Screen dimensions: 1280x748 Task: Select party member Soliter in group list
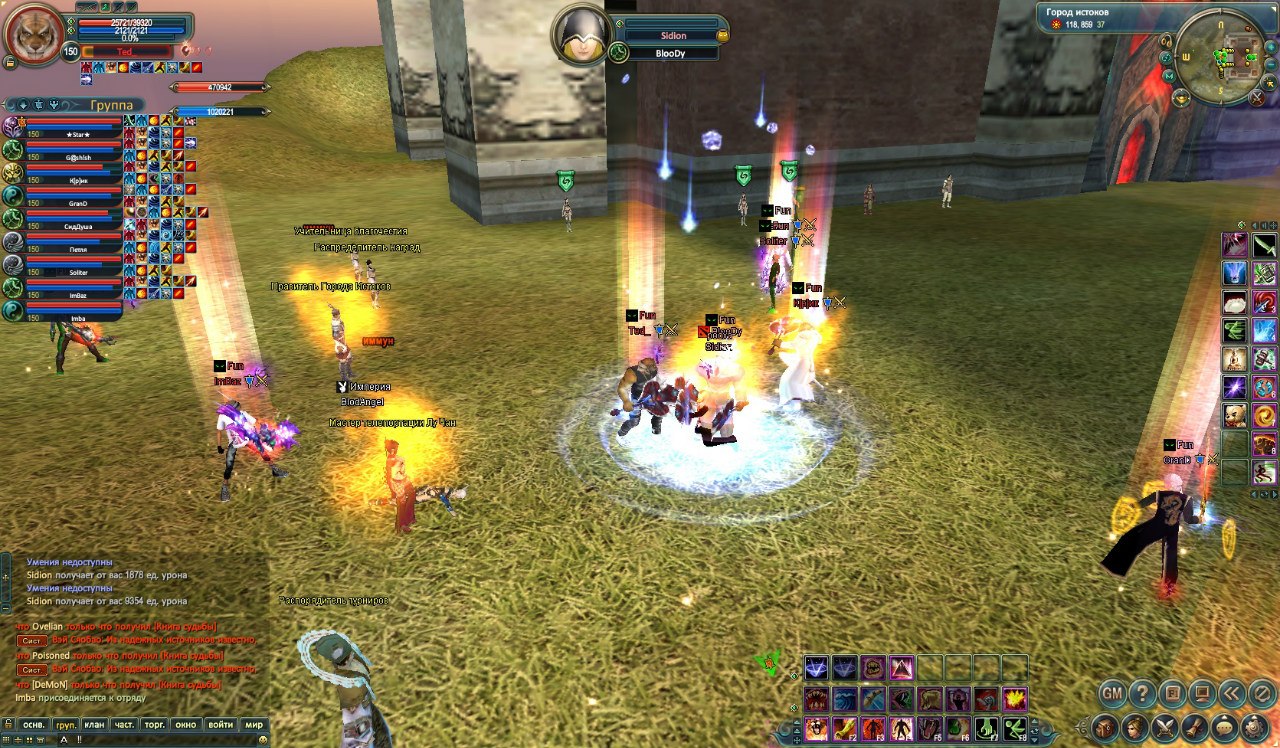point(78,271)
